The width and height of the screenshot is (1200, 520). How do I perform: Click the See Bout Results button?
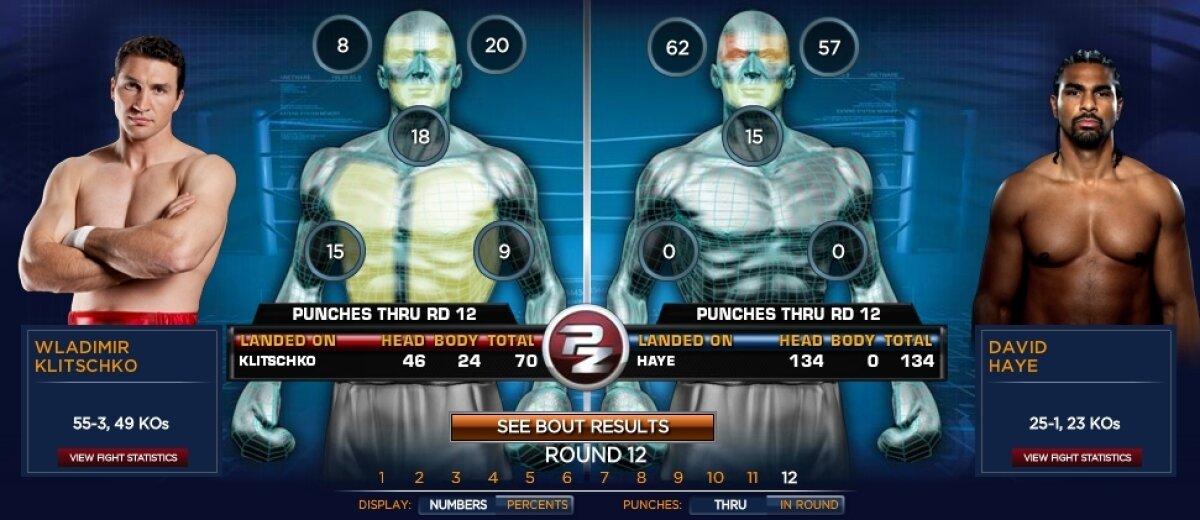coord(583,427)
